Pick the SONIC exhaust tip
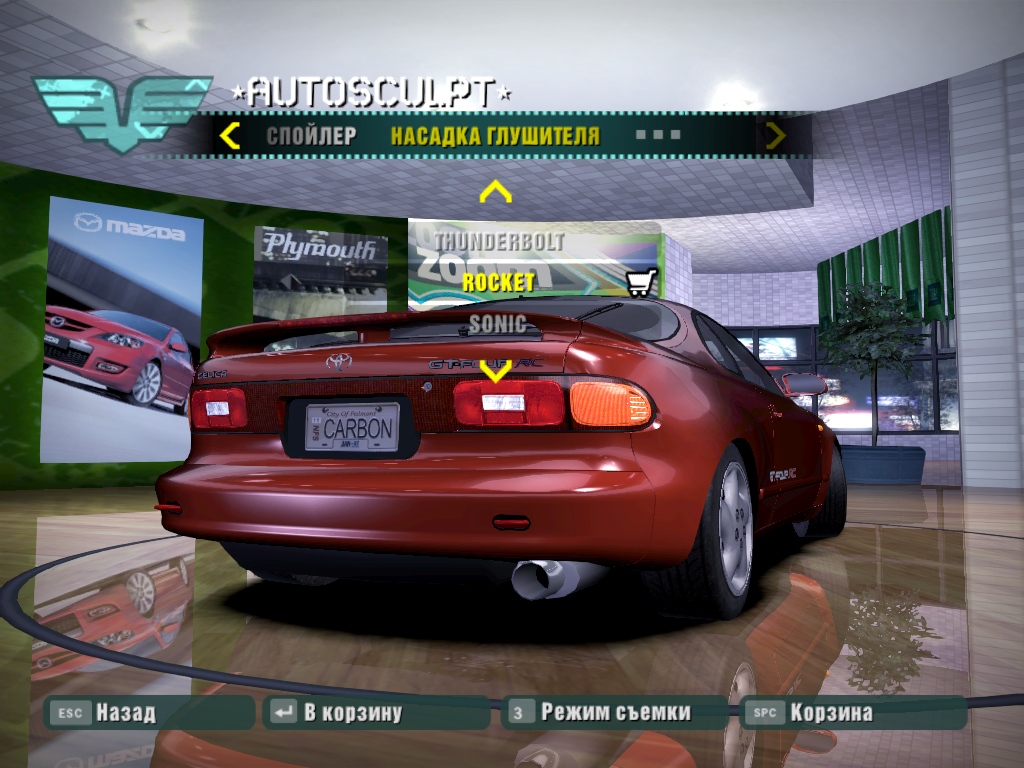 (497, 323)
